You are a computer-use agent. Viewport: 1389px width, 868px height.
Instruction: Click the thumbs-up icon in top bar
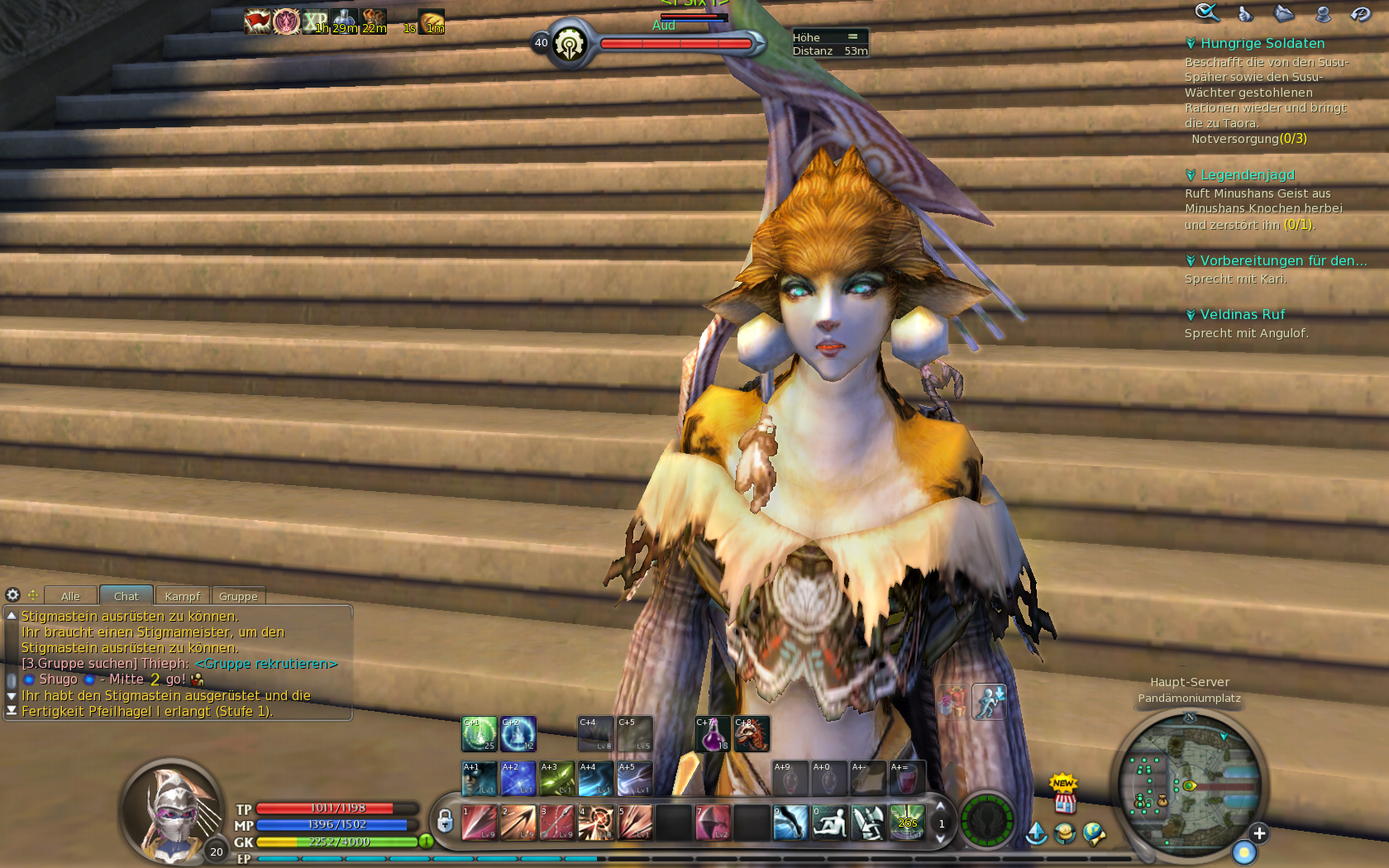1245,13
